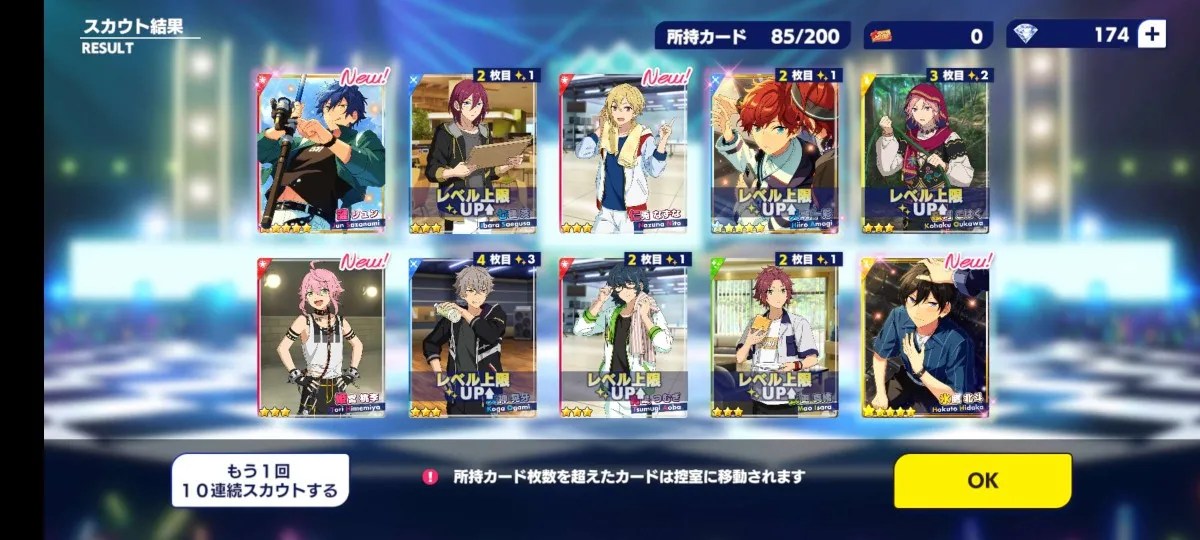Open the Tsumugi Aoba card

(x=624, y=336)
